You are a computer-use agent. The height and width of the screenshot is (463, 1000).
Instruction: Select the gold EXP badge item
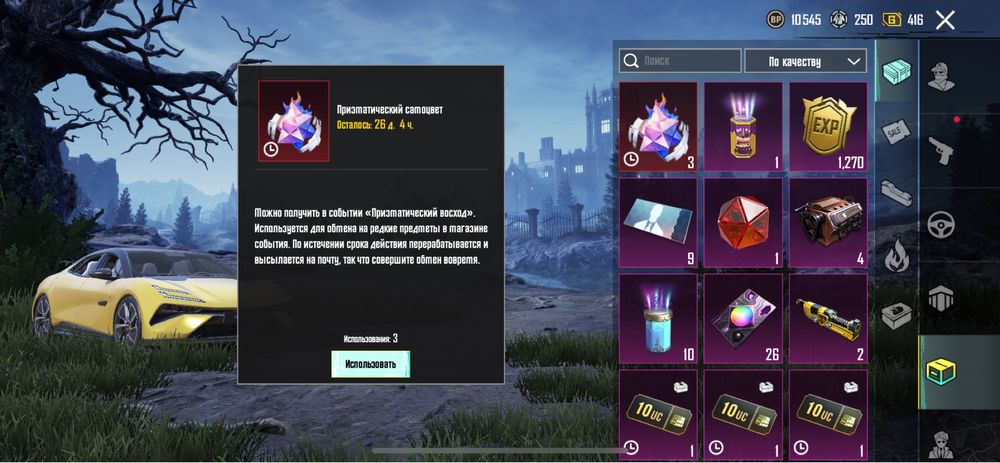click(x=828, y=125)
